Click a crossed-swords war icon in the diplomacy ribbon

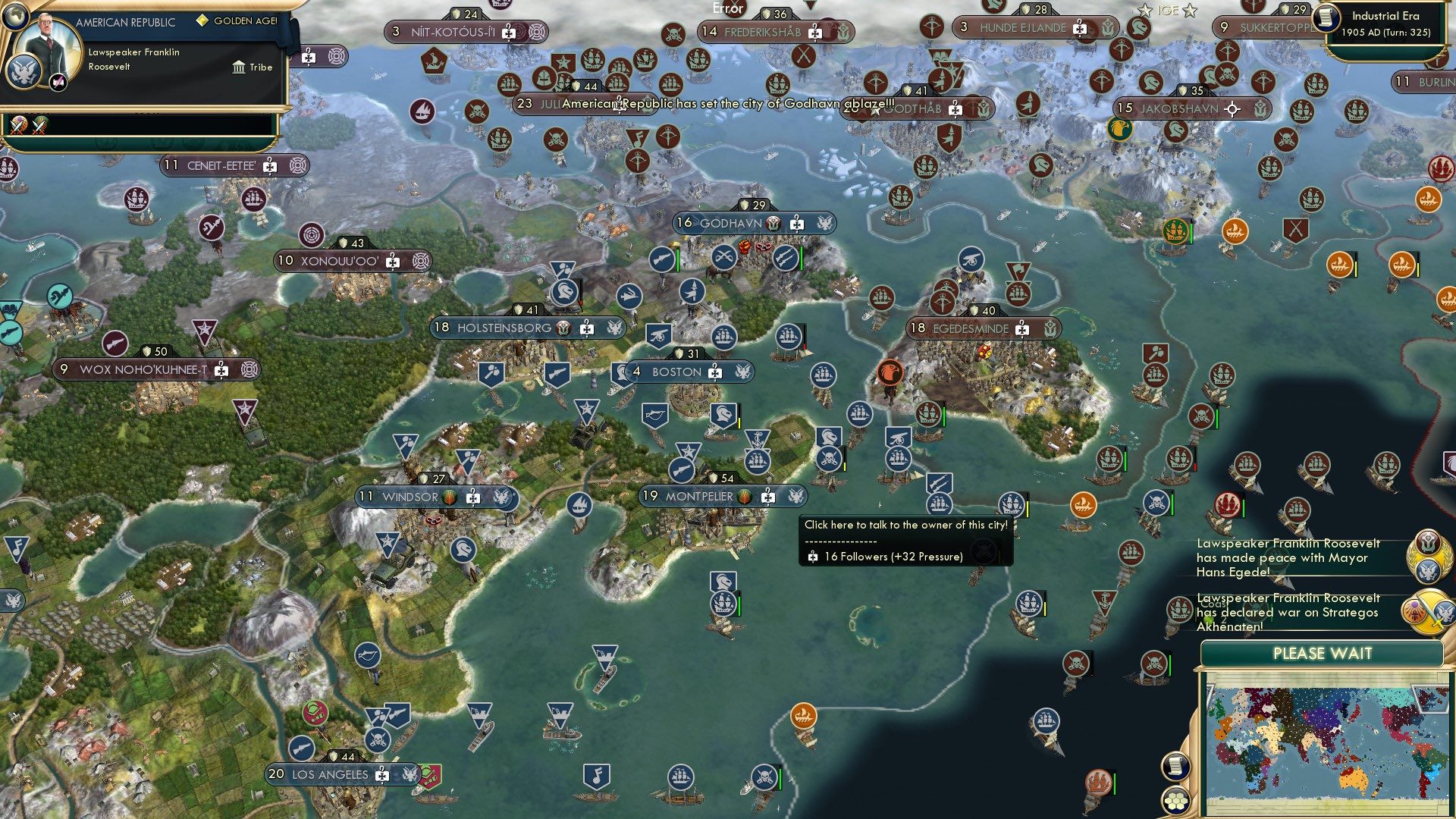coord(18,126)
